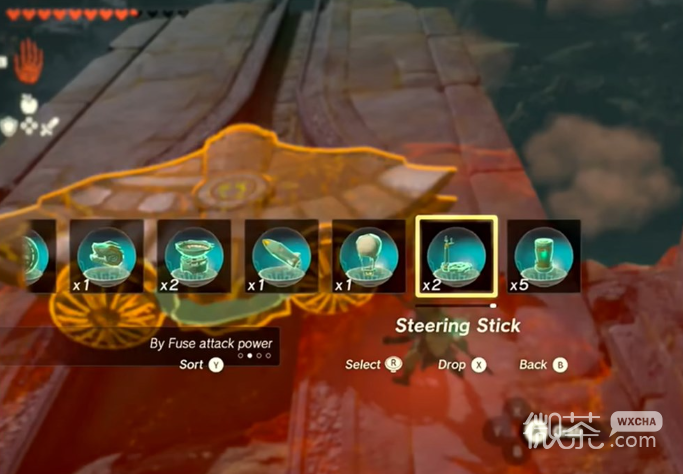The image size is (683, 474).
Task: Select the Steering Stick capsule slot
Action: tap(454, 256)
